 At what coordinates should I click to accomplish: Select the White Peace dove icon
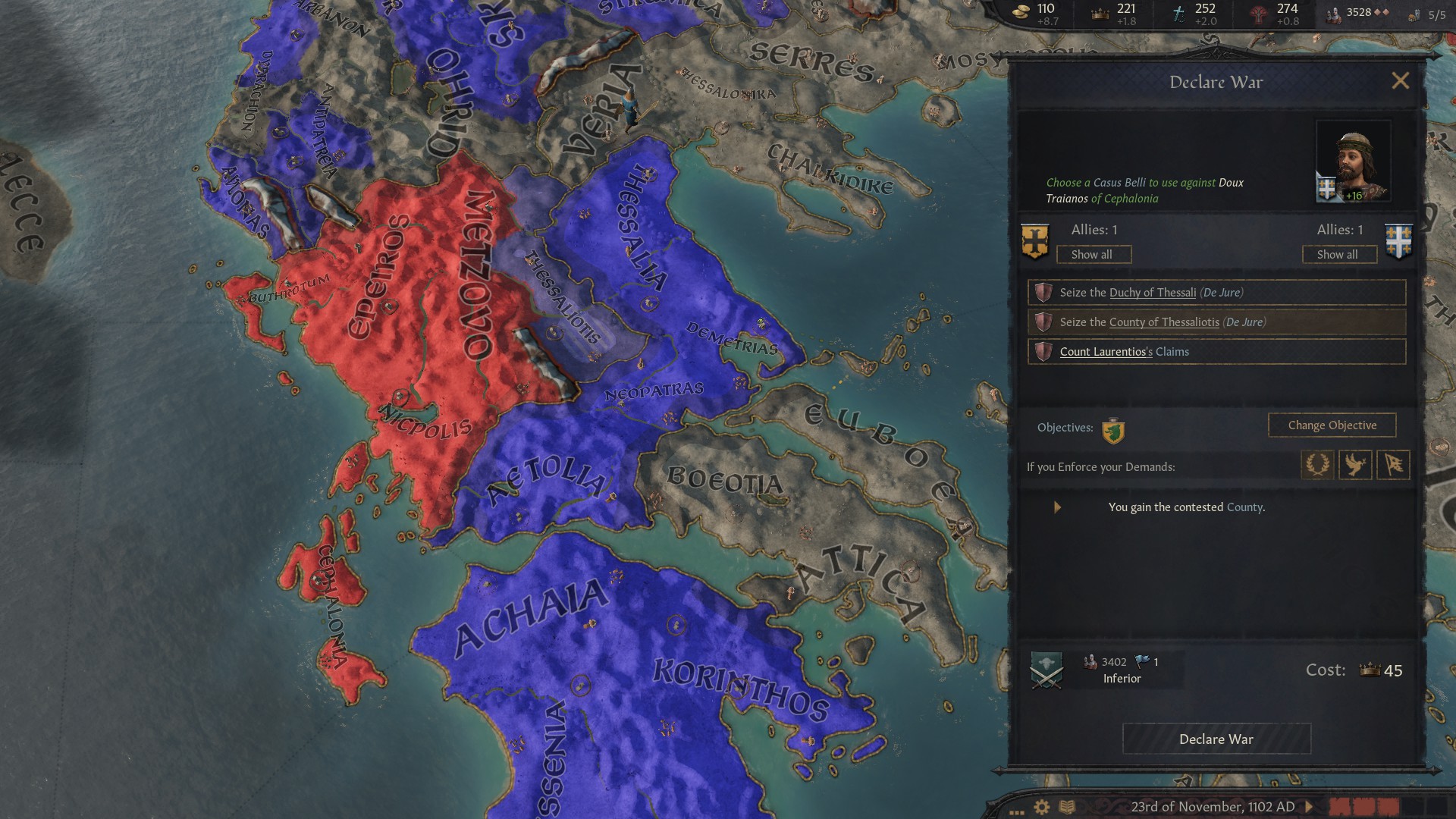(x=1355, y=465)
